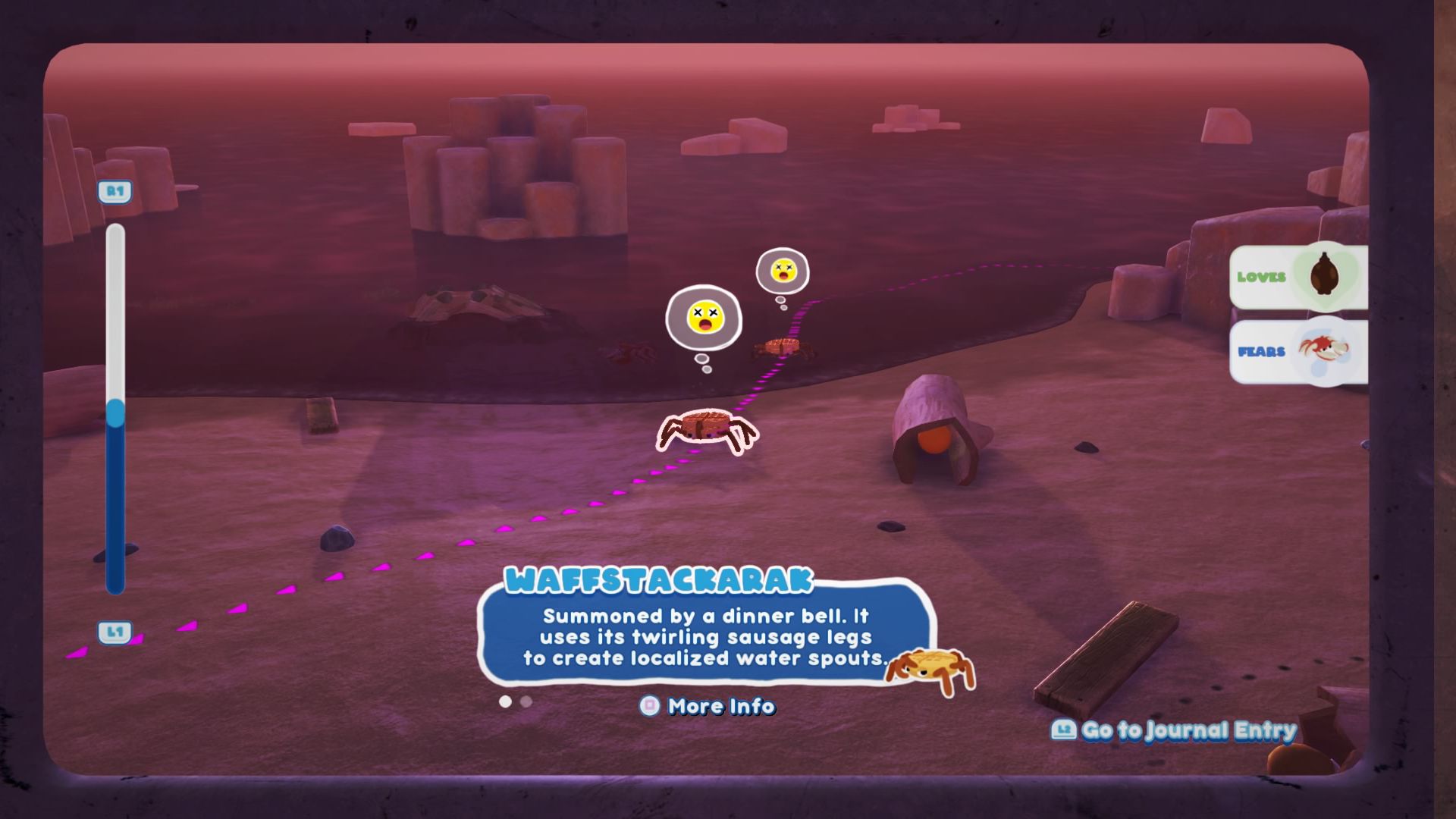Go to Journal Entry
The height and width of the screenshot is (819, 1456).
coord(1174,730)
